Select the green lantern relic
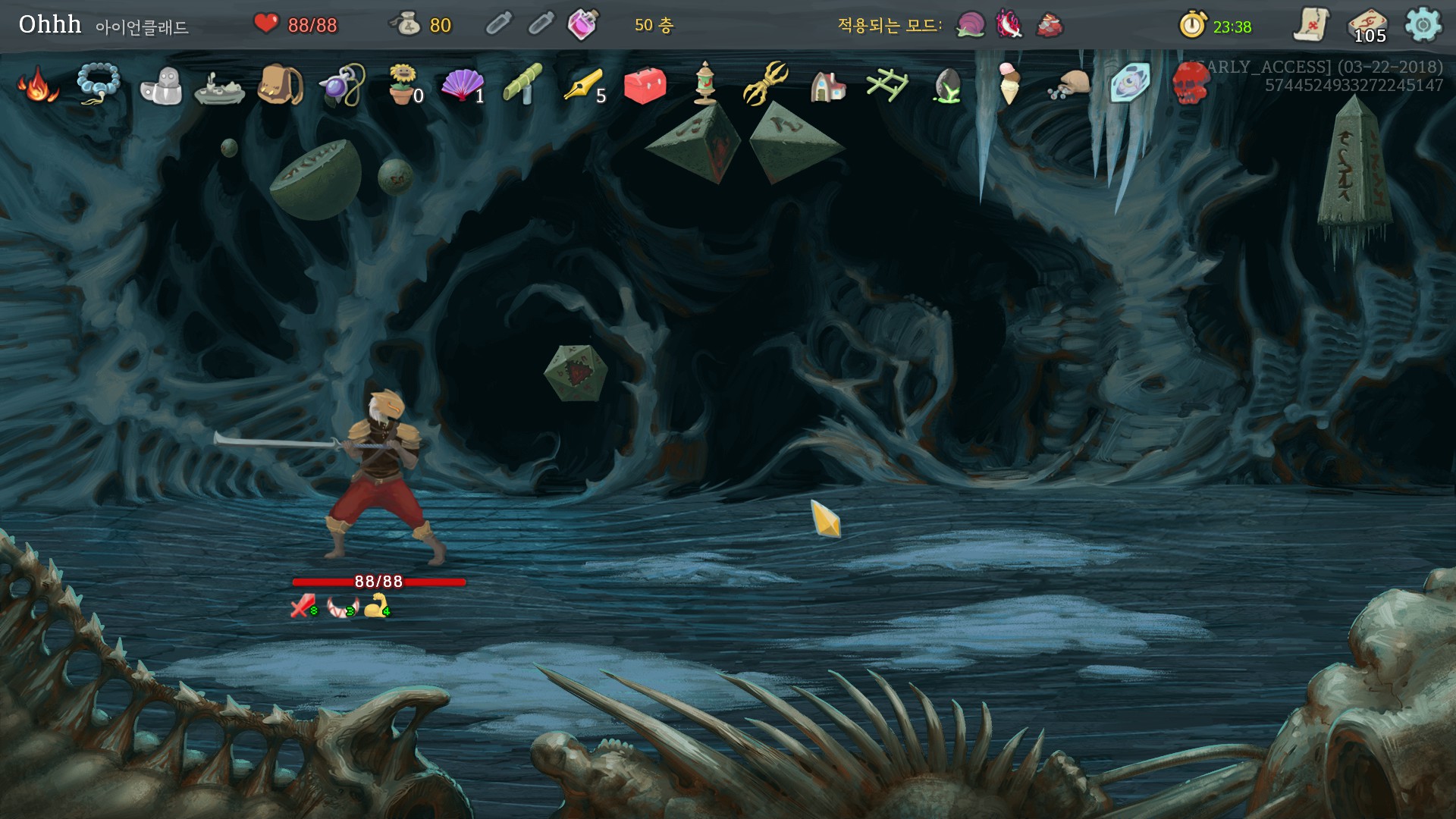This screenshot has width=1456, height=819. [705, 83]
